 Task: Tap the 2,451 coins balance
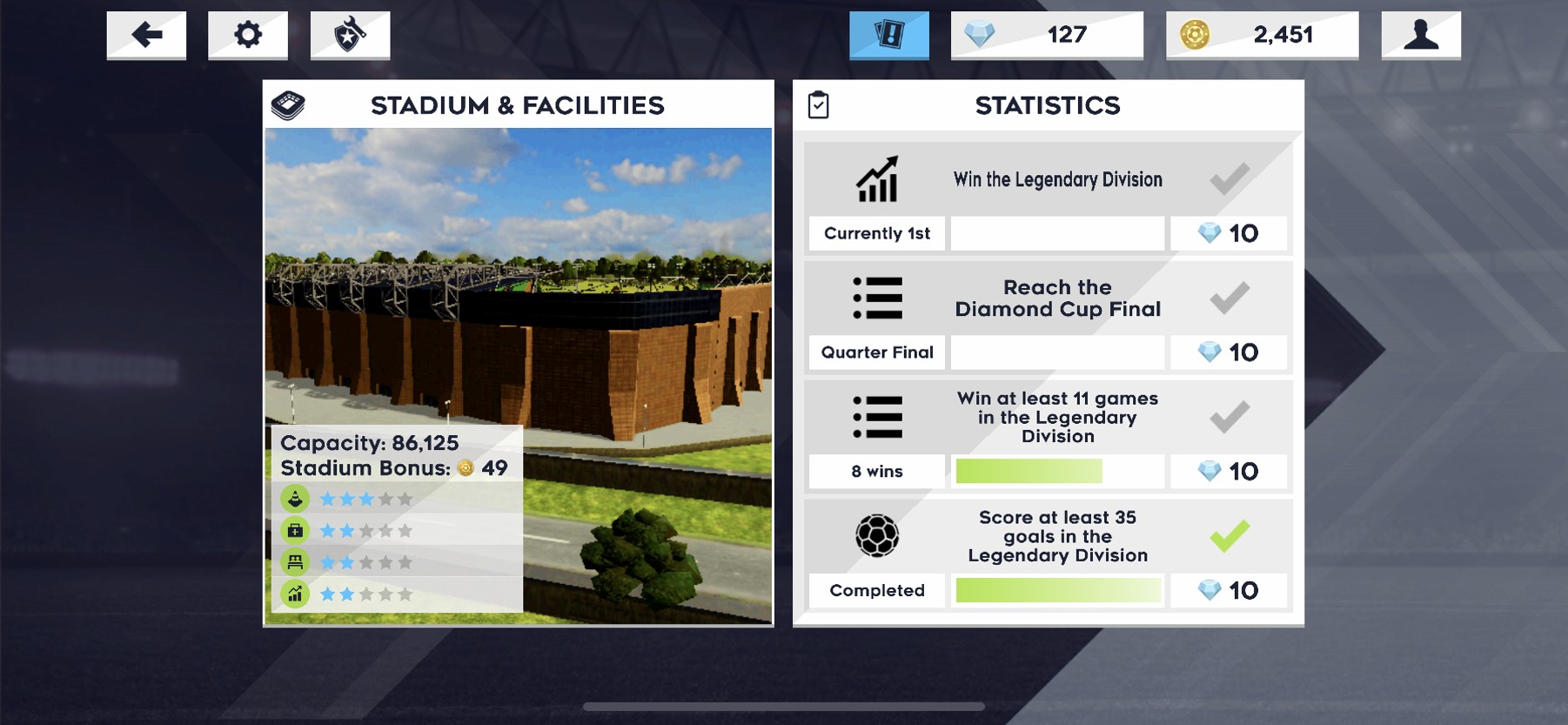tap(1262, 35)
